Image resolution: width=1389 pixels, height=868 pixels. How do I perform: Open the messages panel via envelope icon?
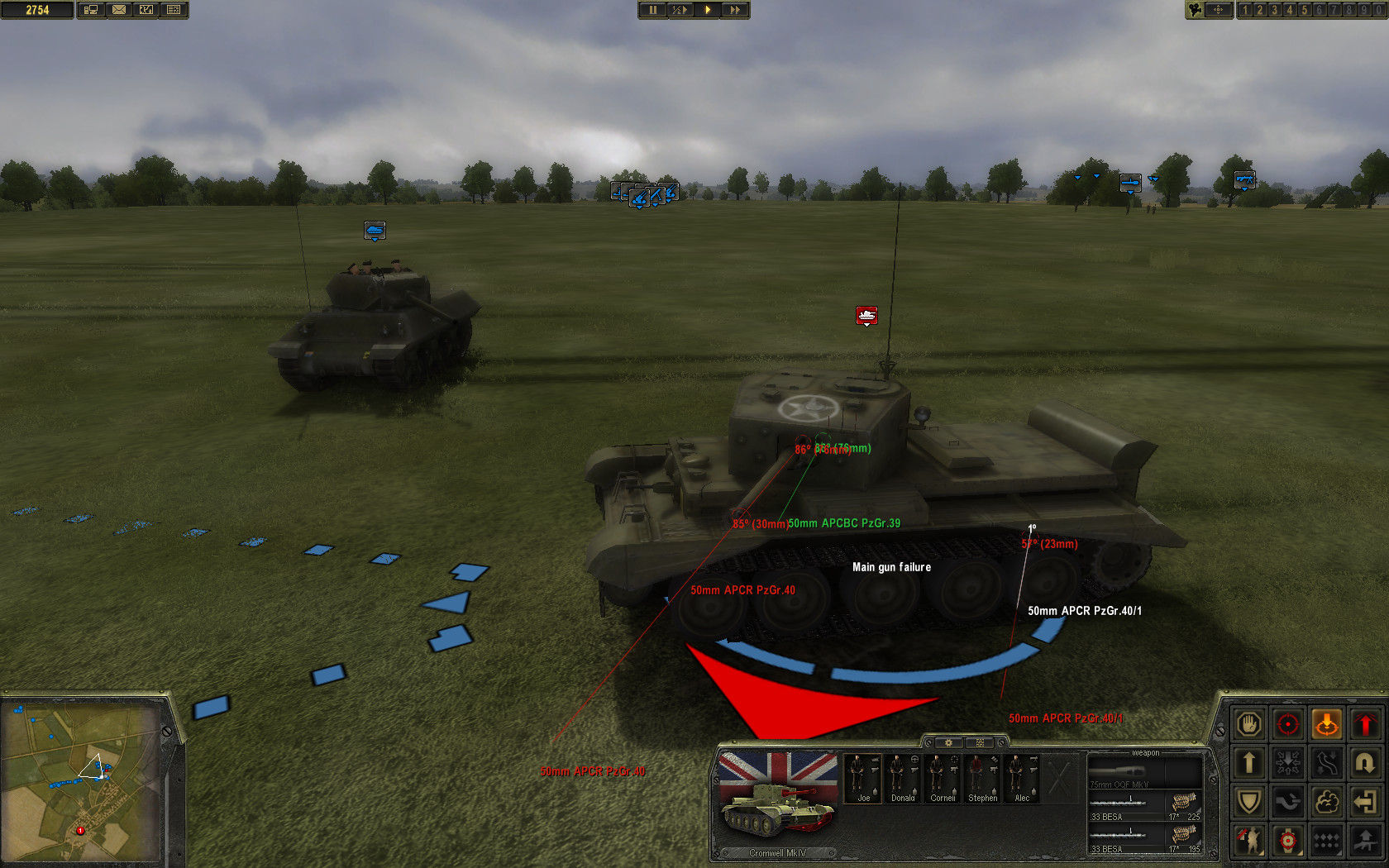(x=120, y=10)
